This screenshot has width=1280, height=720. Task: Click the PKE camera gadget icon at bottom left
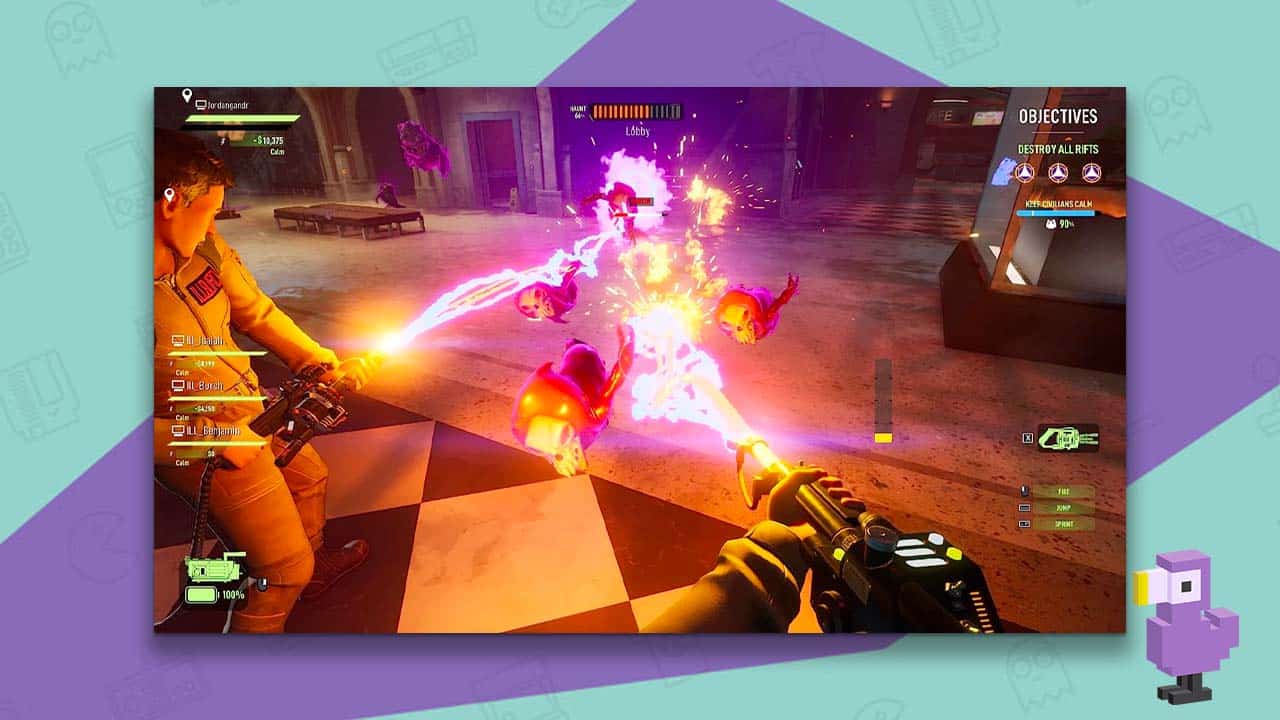tap(214, 568)
